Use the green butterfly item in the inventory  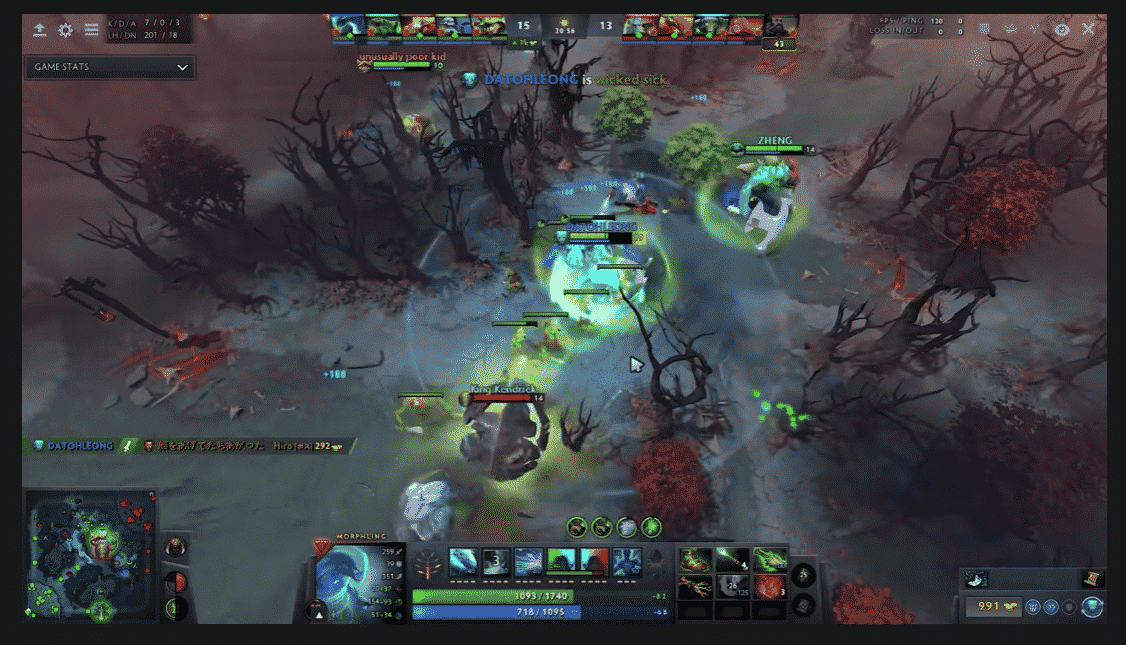(x=771, y=560)
